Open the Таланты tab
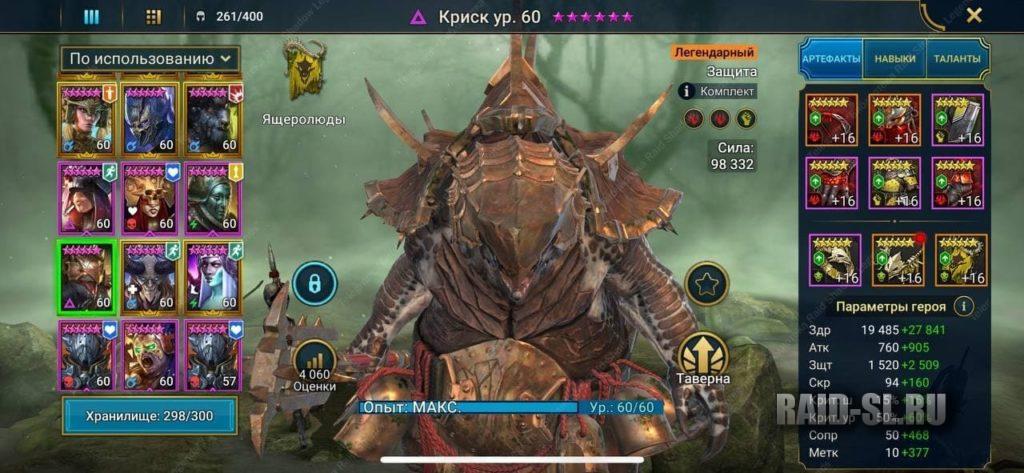 coord(957,59)
